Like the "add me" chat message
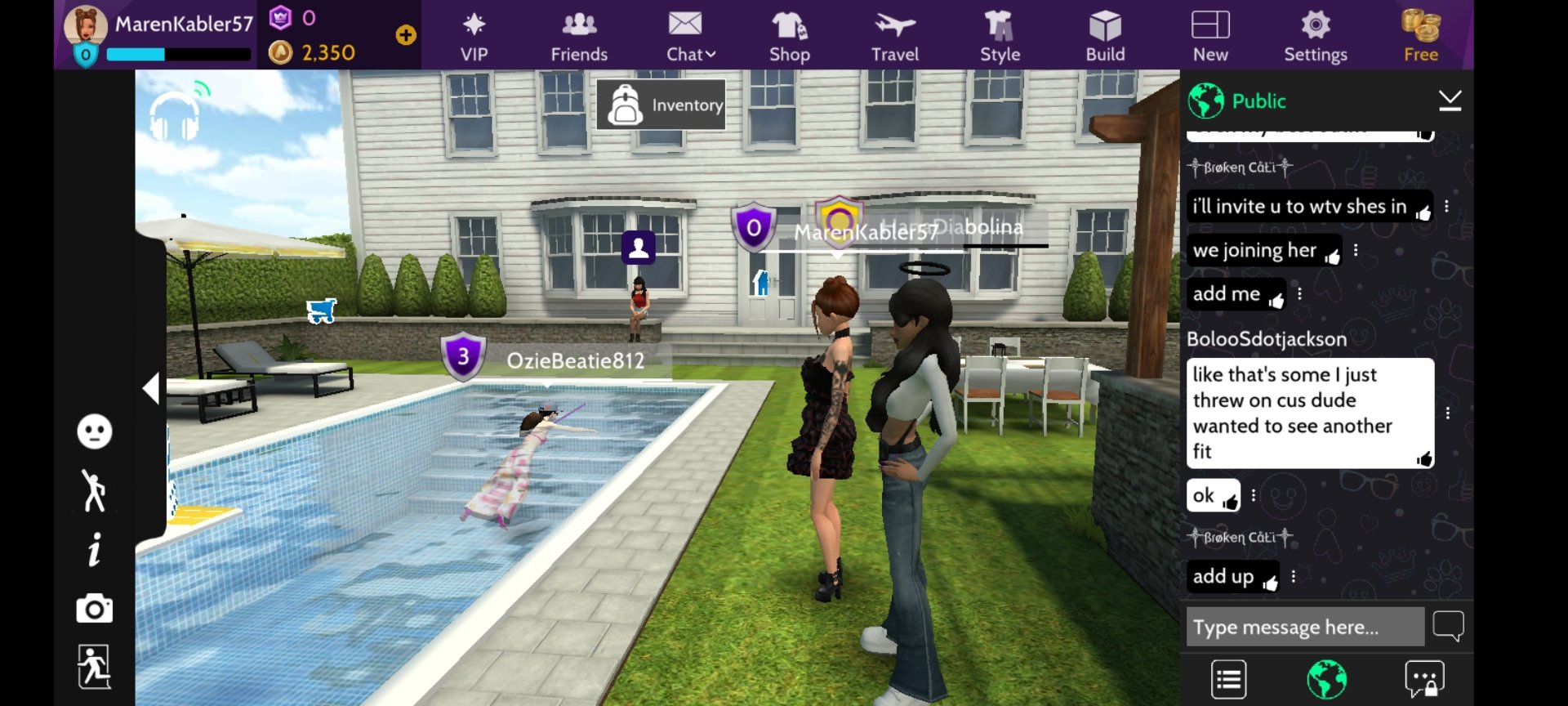Viewport: 1568px width, 706px height. (x=1276, y=301)
